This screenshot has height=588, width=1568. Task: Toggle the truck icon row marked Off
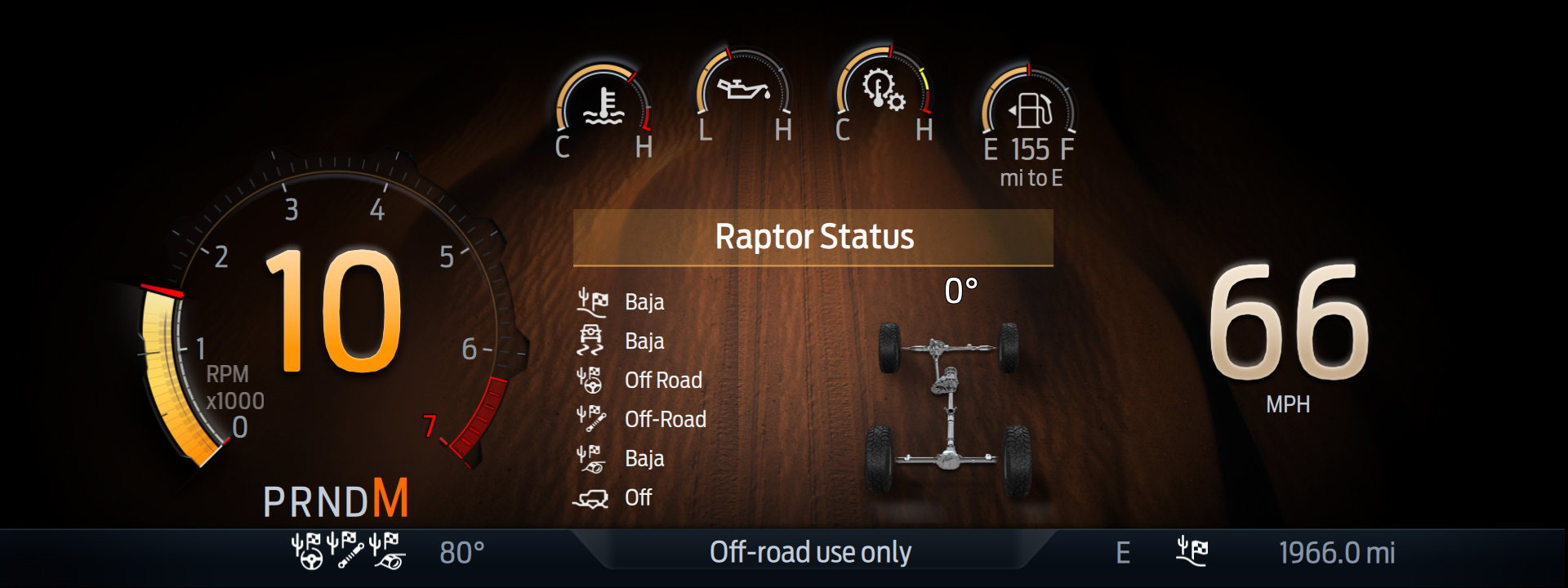point(612,498)
